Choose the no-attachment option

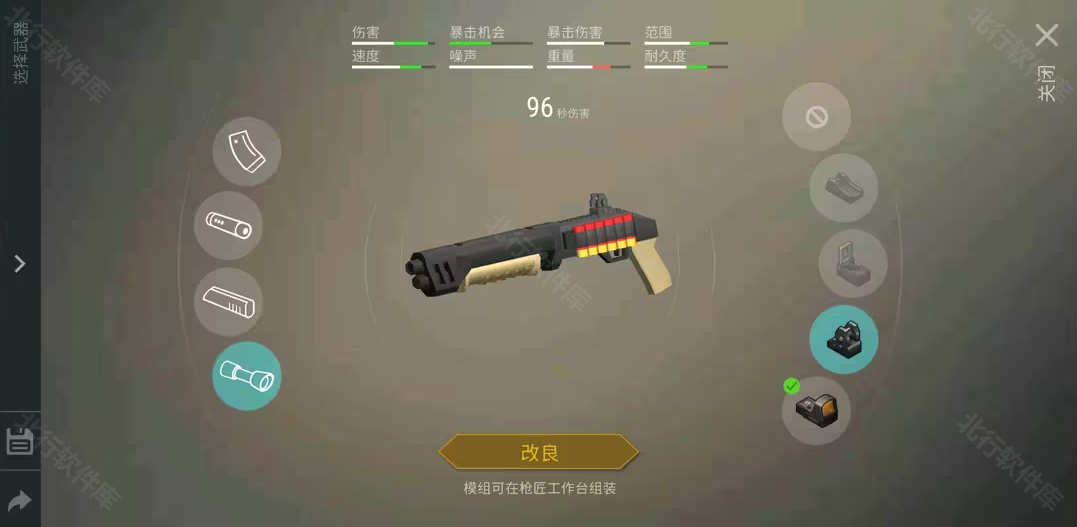point(816,117)
